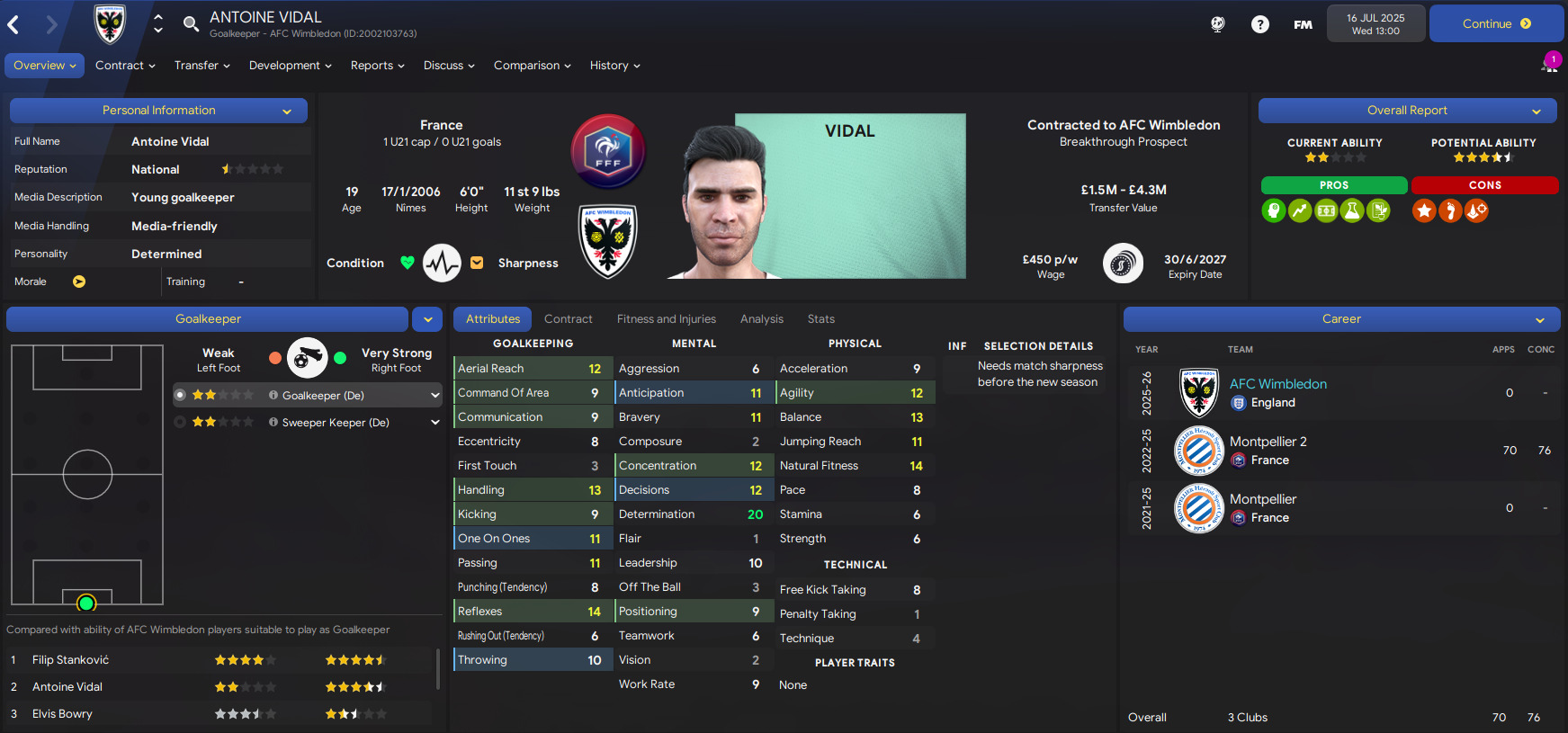Open the Comparison menu
This screenshot has height=733, width=1568.
(x=532, y=66)
